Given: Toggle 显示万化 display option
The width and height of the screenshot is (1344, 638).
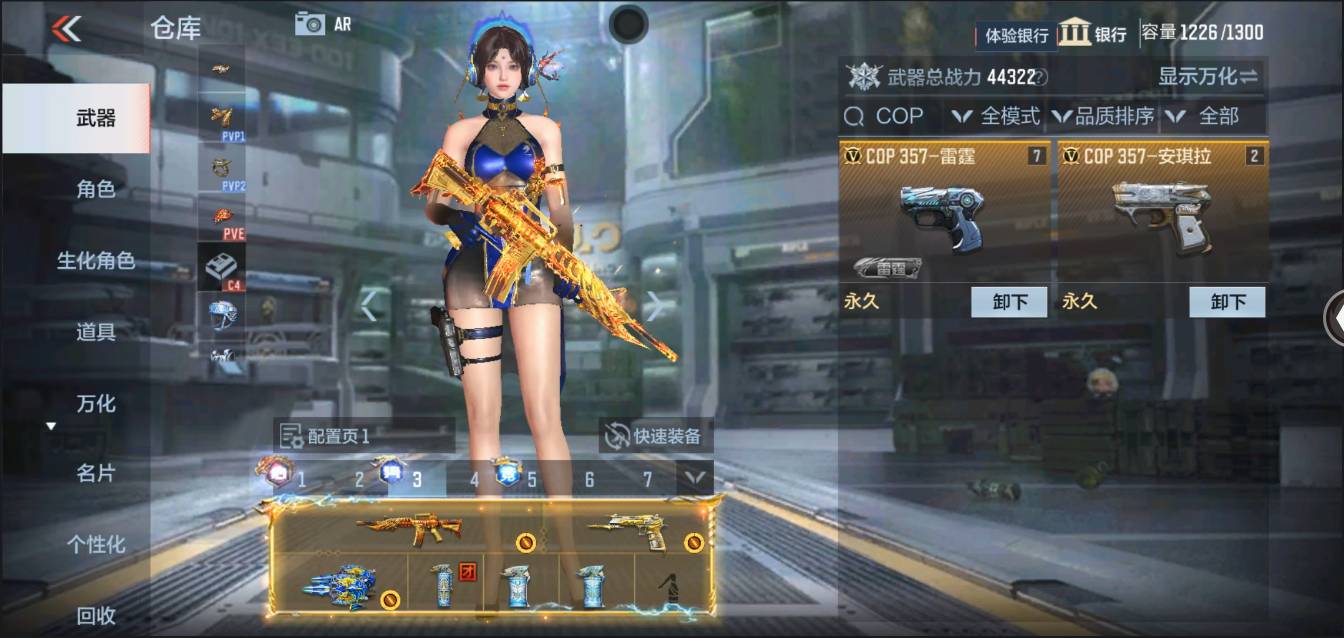Looking at the screenshot, I should [1208, 76].
